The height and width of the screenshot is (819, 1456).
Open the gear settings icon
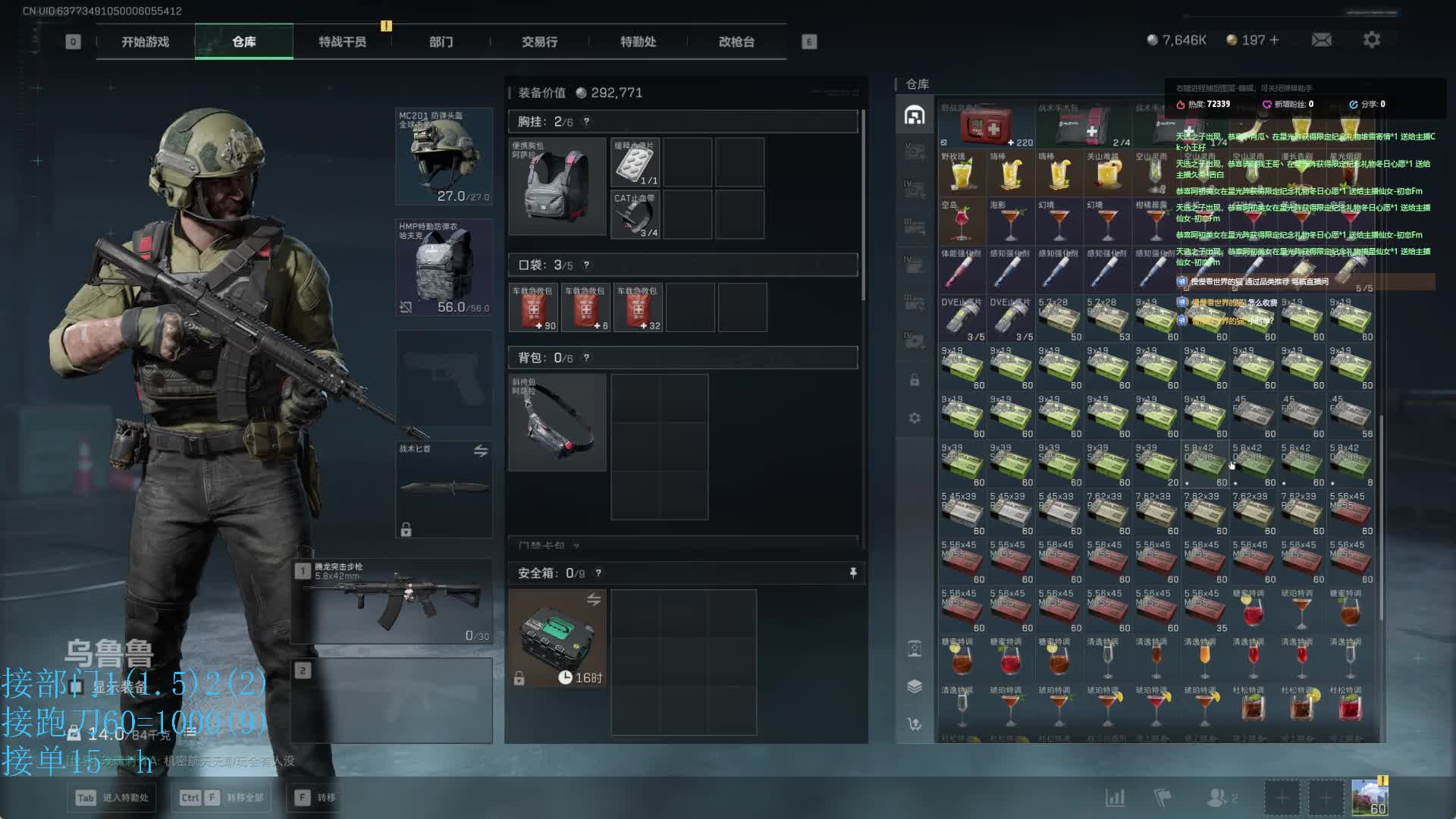coord(1371,39)
